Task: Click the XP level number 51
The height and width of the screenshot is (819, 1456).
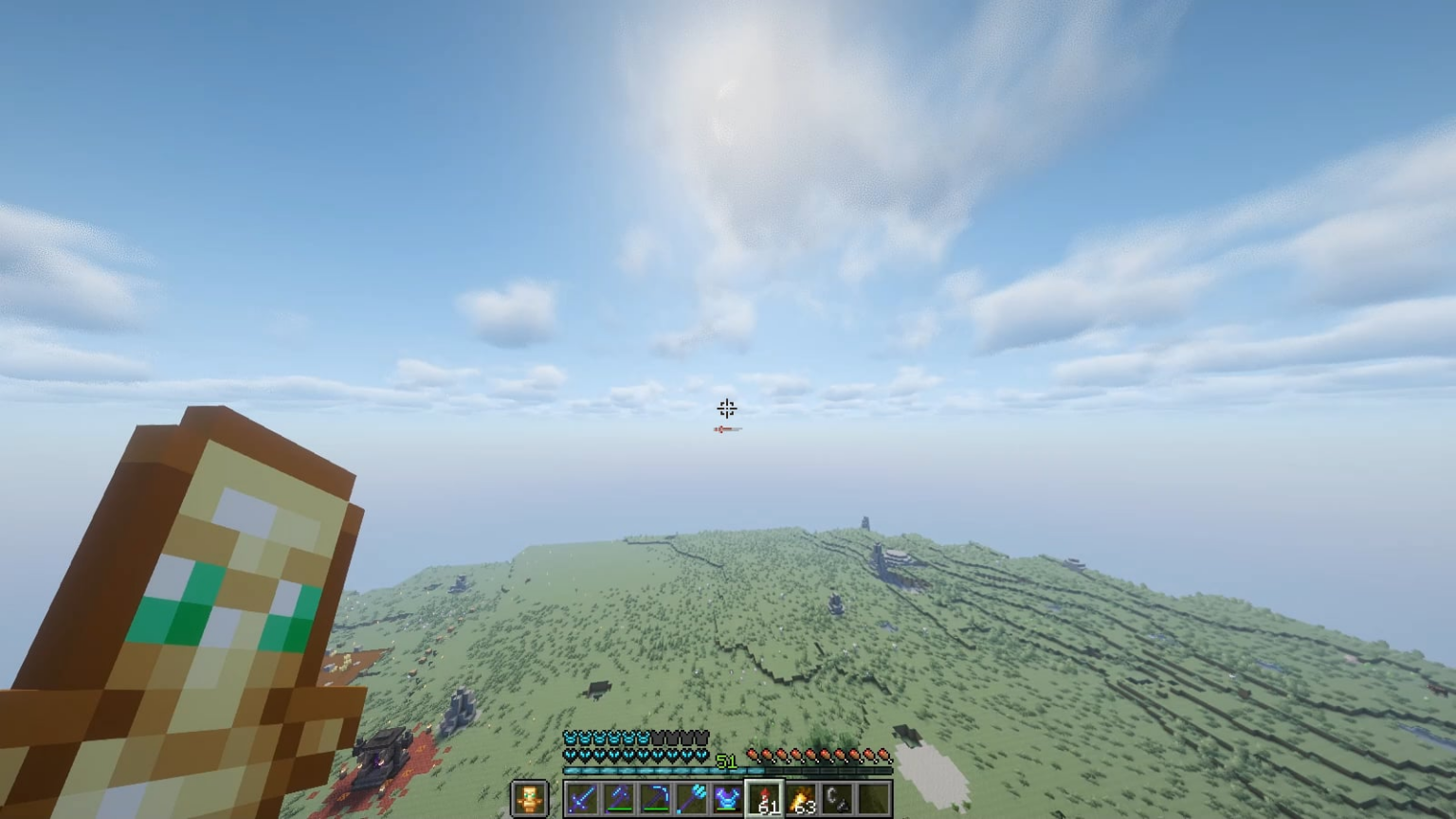Action: tap(727, 760)
